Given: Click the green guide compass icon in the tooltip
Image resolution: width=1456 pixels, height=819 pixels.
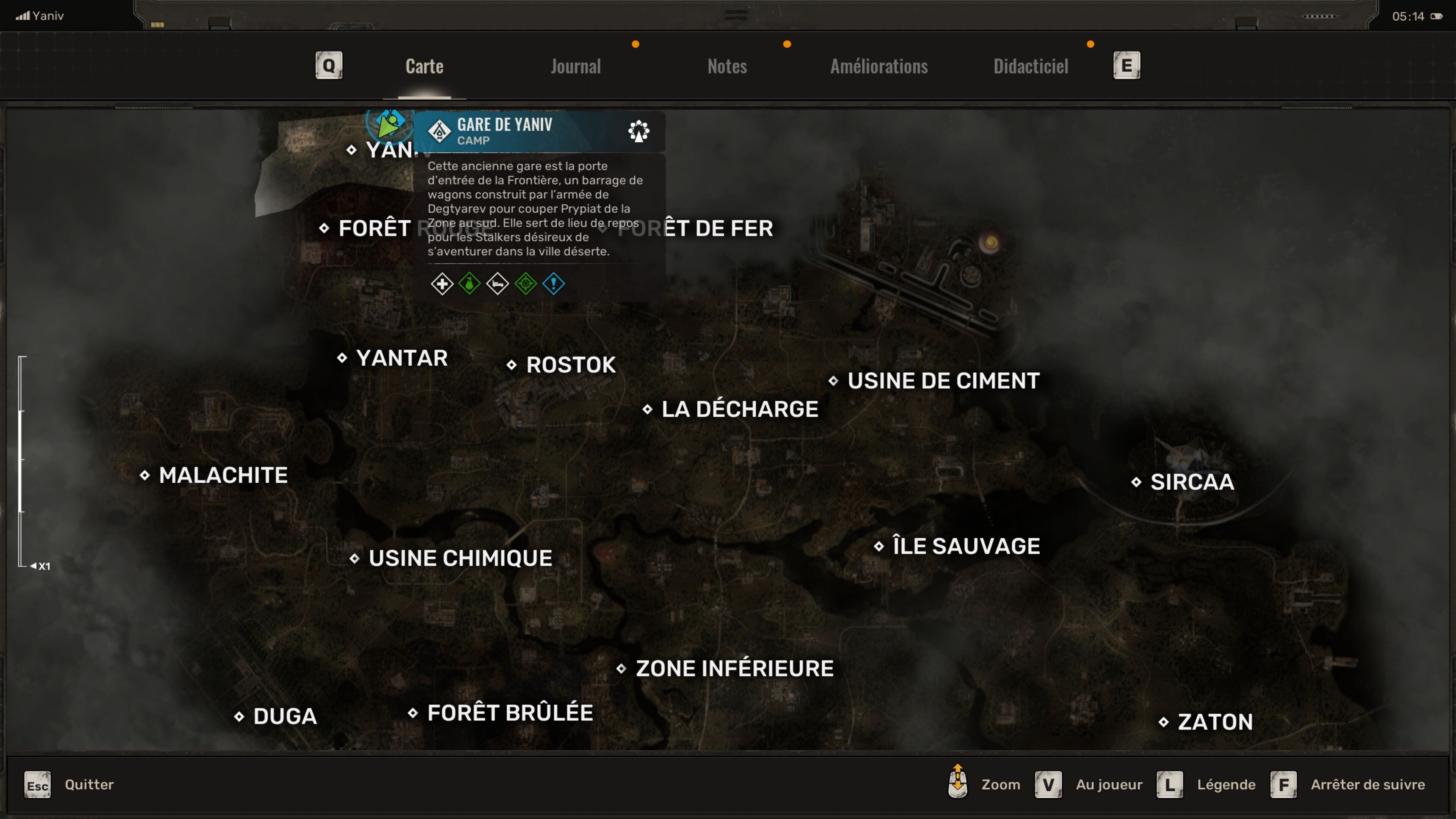Looking at the screenshot, I should click(525, 284).
